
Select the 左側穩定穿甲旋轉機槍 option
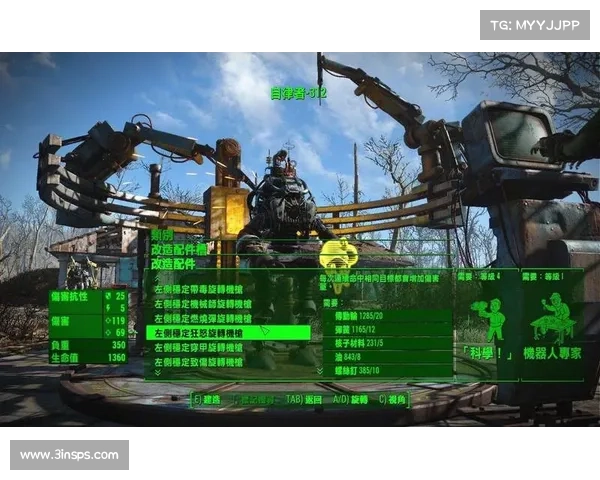pos(200,347)
